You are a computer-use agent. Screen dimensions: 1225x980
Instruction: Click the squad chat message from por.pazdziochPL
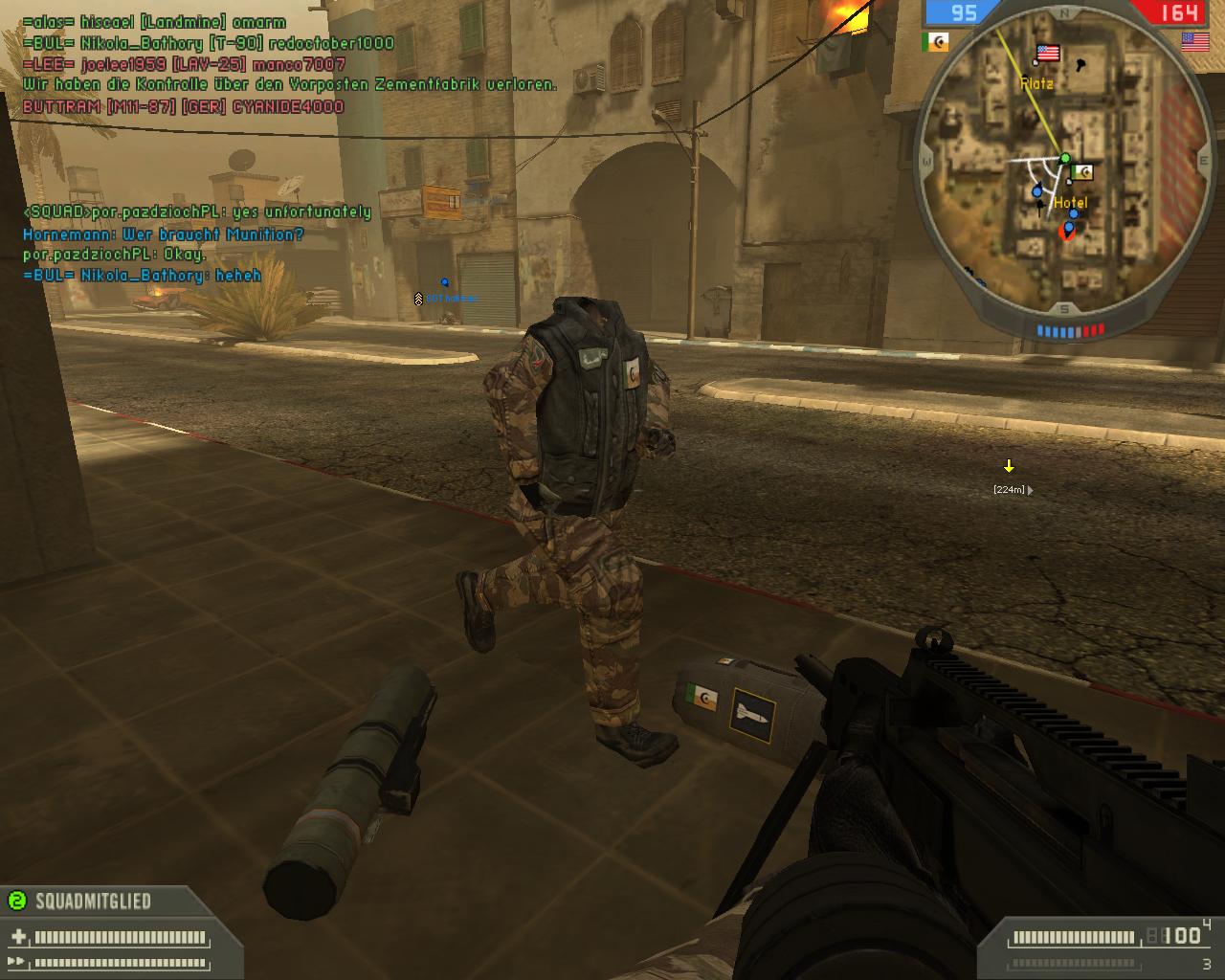click(197, 212)
